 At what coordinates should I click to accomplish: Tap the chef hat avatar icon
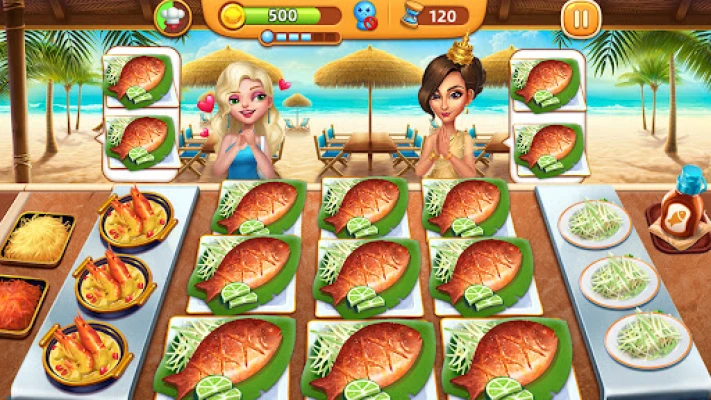(x=170, y=16)
